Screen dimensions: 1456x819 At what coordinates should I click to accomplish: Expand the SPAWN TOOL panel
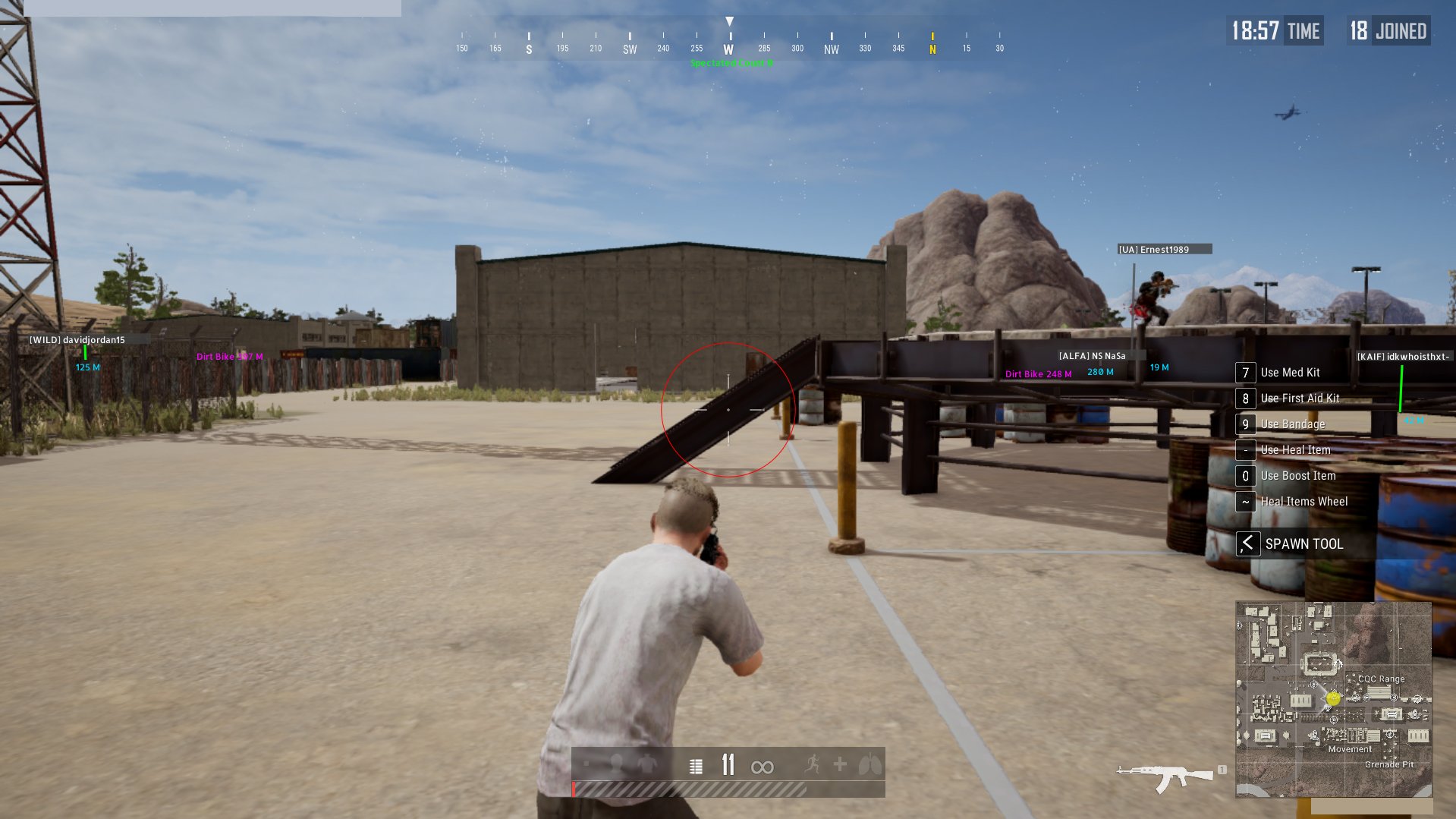pyautogui.click(x=1303, y=543)
